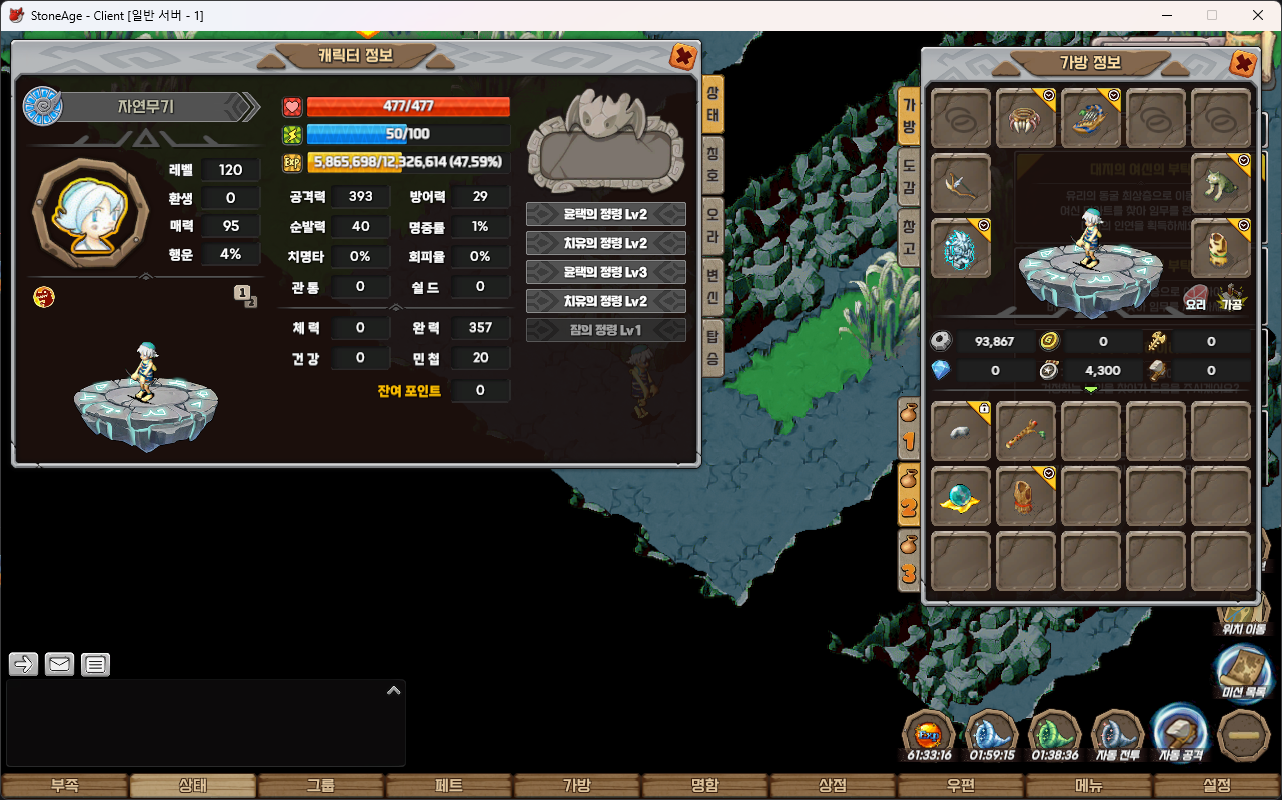This screenshot has width=1282, height=800.
Task: Open the mail envelope button above chat
Action: (60, 664)
